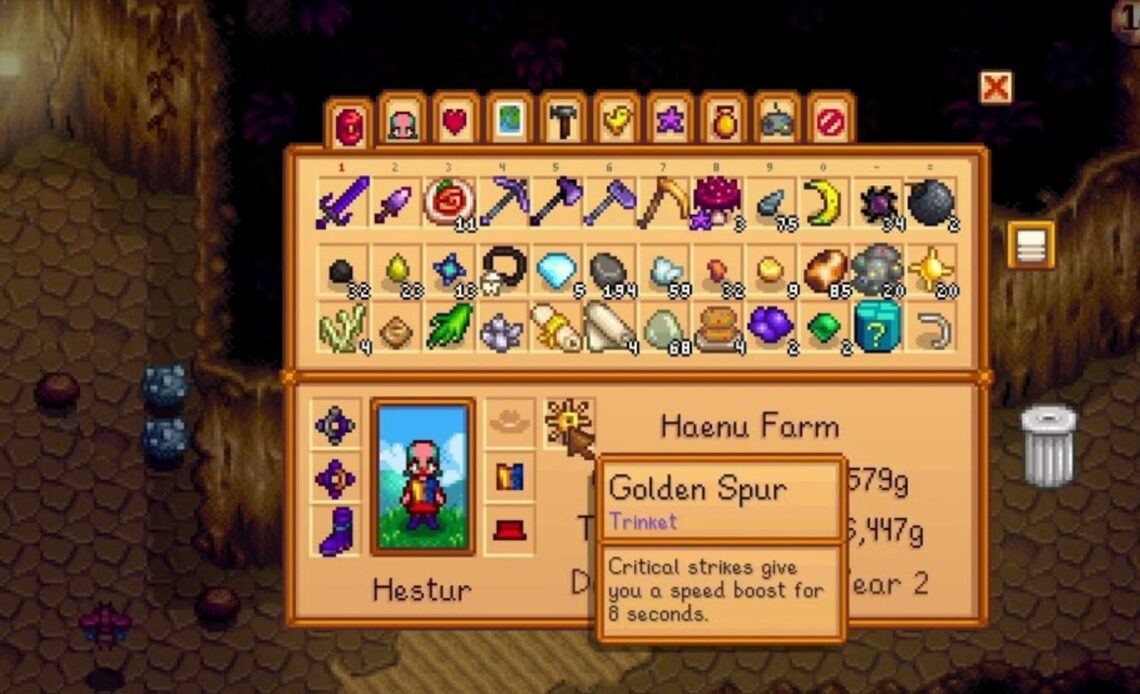Select the purple boots equipment slot
This screenshot has height=694, width=1140.
point(335,530)
